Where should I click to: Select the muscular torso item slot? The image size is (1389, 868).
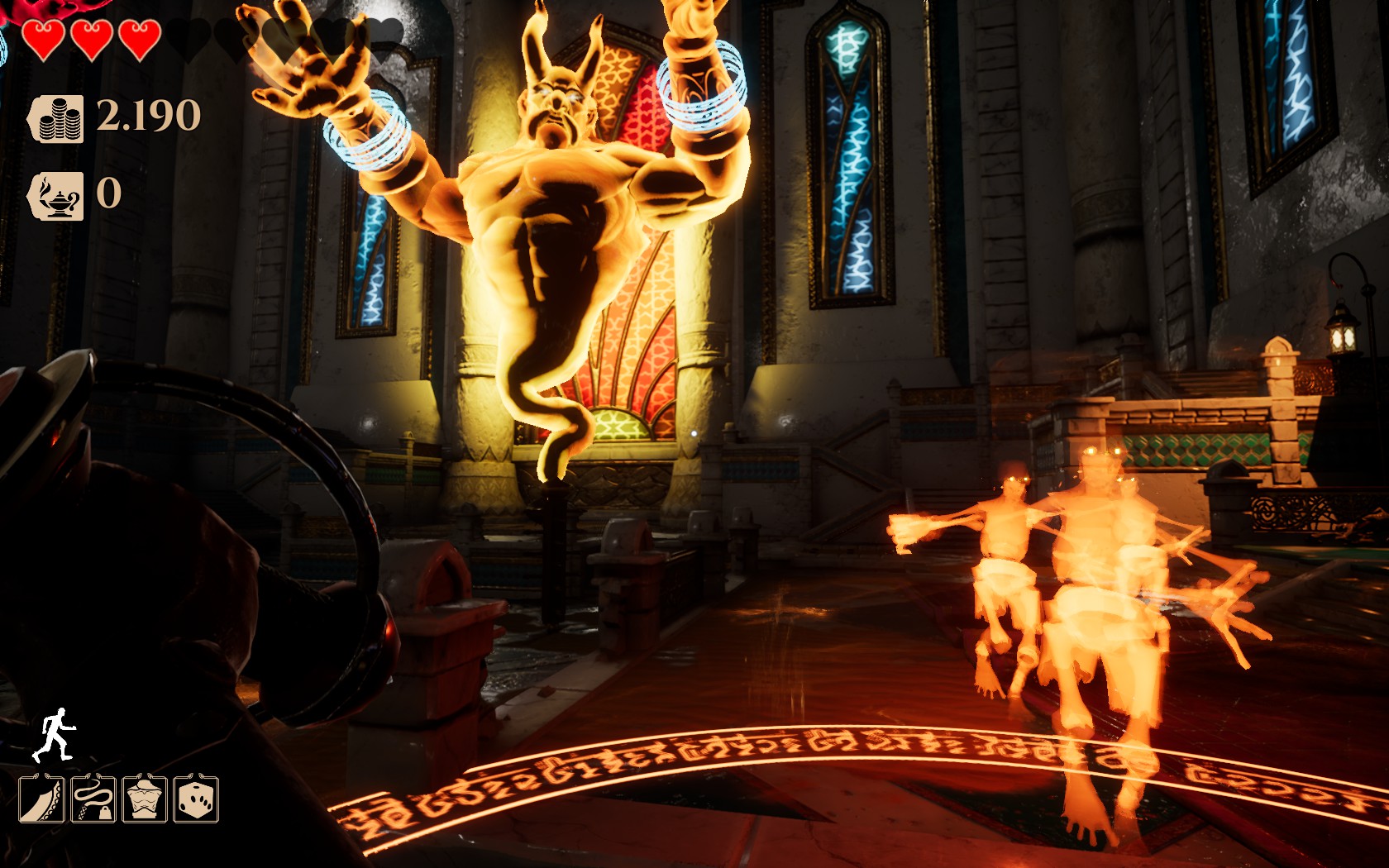pyautogui.click(x=145, y=799)
